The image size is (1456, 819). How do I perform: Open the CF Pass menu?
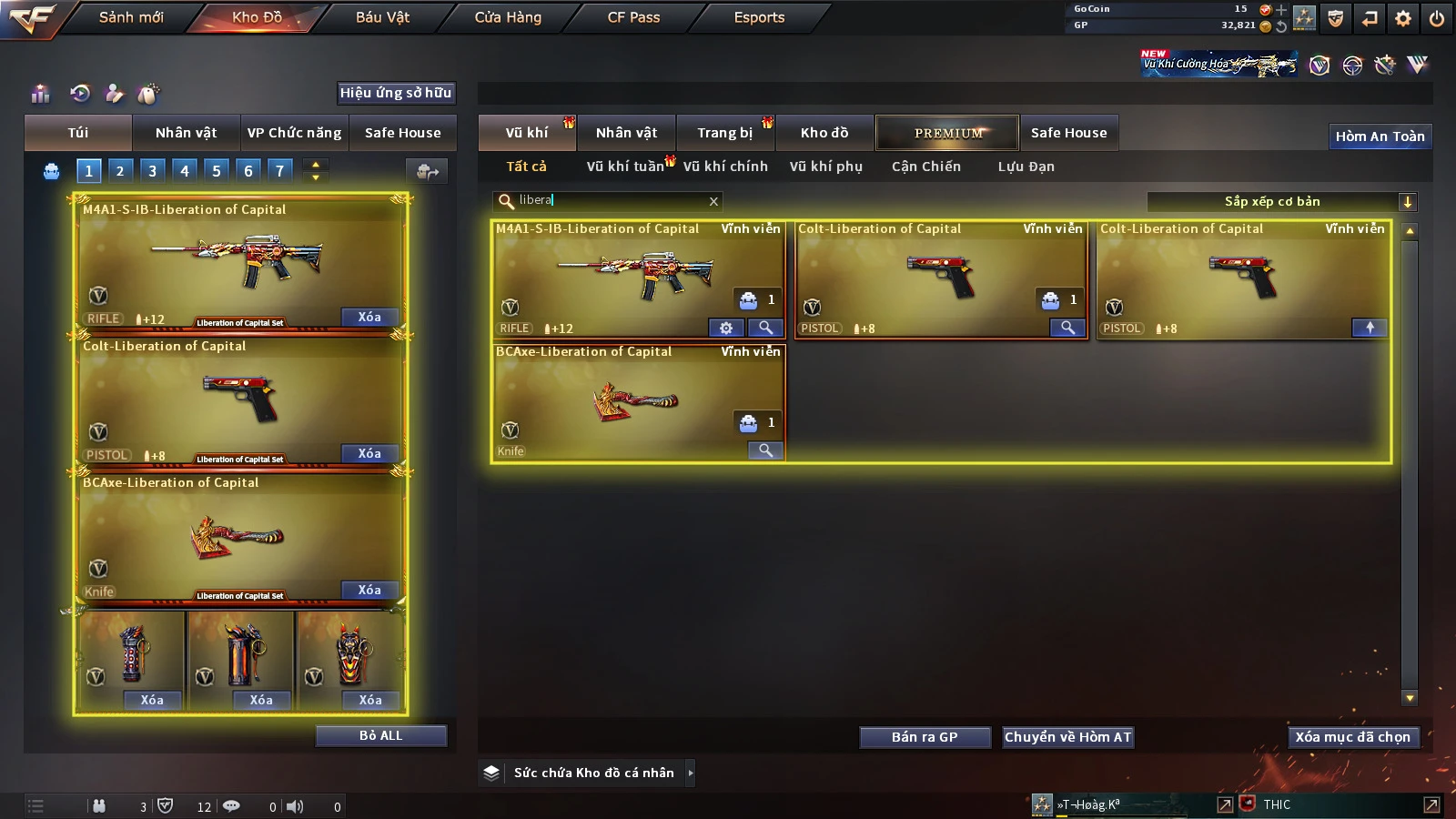coord(633,17)
